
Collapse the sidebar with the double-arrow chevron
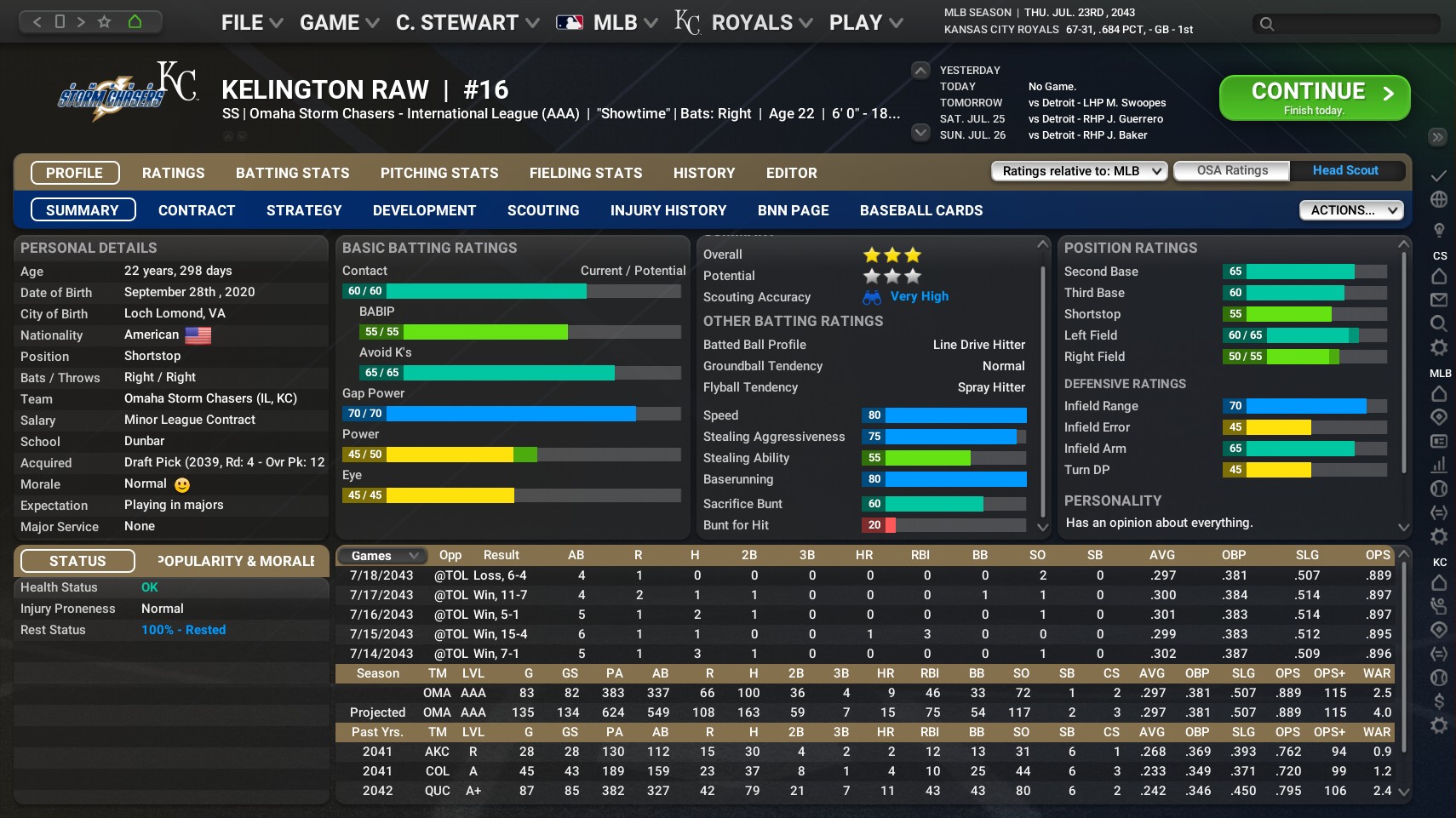[1438, 137]
